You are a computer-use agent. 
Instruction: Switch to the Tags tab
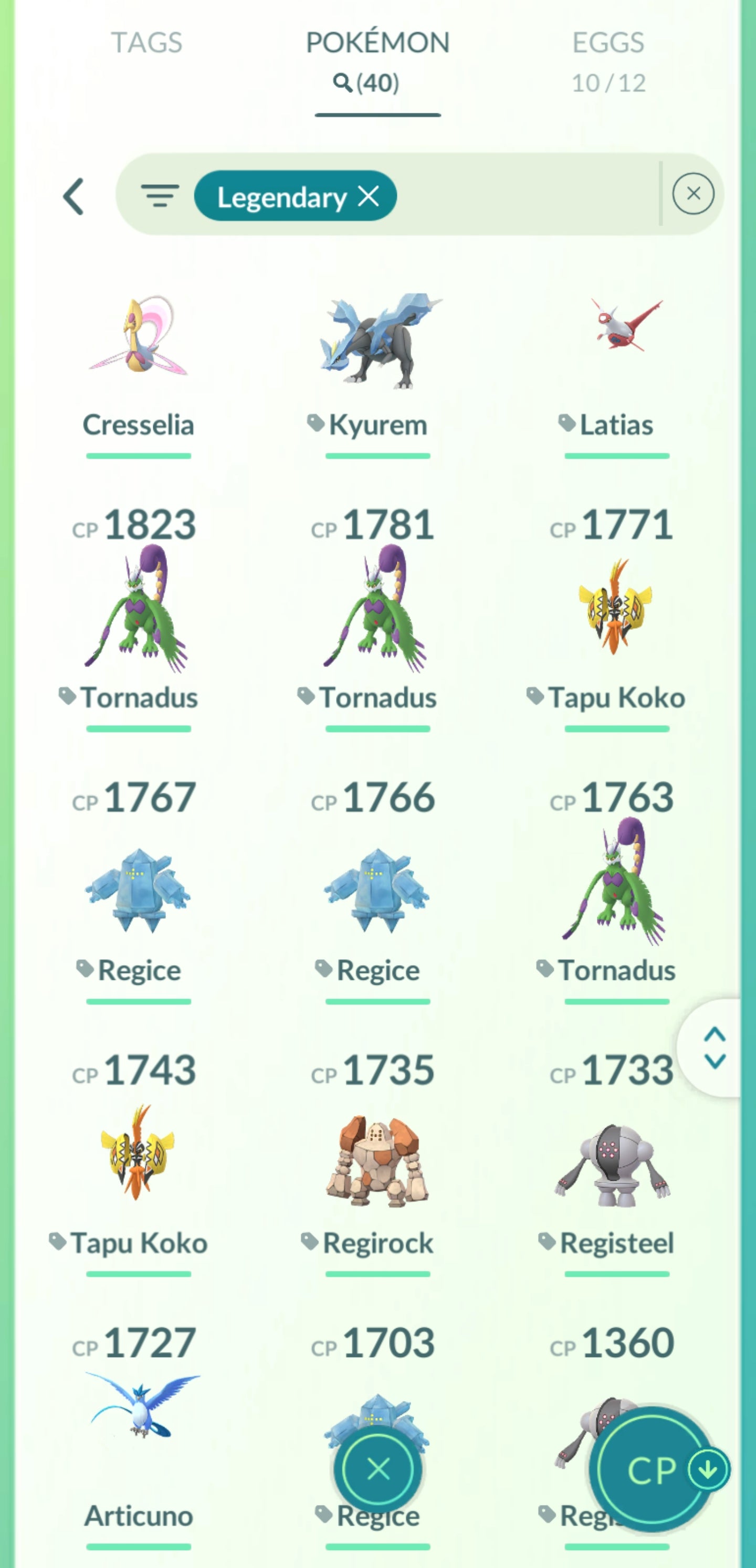(x=146, y=43)
